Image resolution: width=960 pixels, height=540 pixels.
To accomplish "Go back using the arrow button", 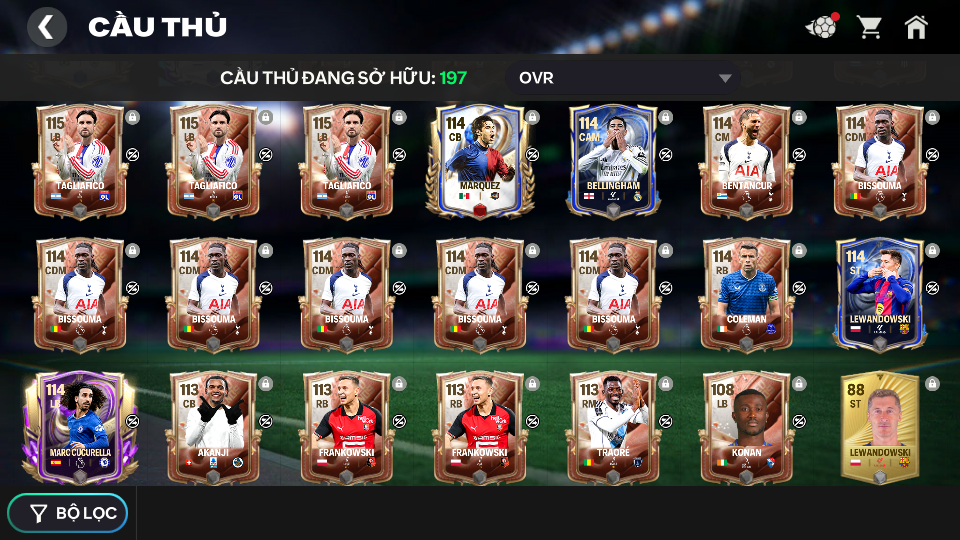I will coord(46,27).
